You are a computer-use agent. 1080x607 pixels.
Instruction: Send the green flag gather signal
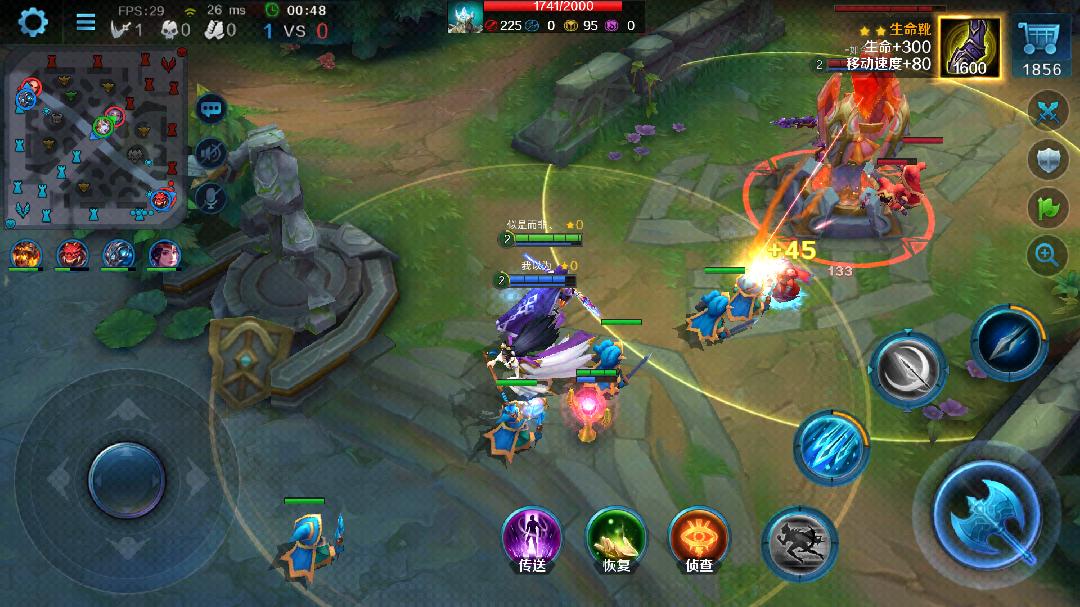tap(1047, 207)
